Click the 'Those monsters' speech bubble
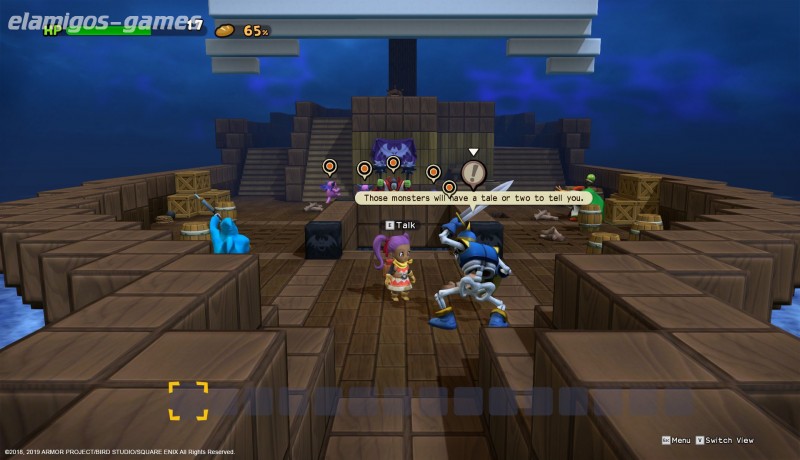Screen dimensions: 800x460 pos(473,198)
